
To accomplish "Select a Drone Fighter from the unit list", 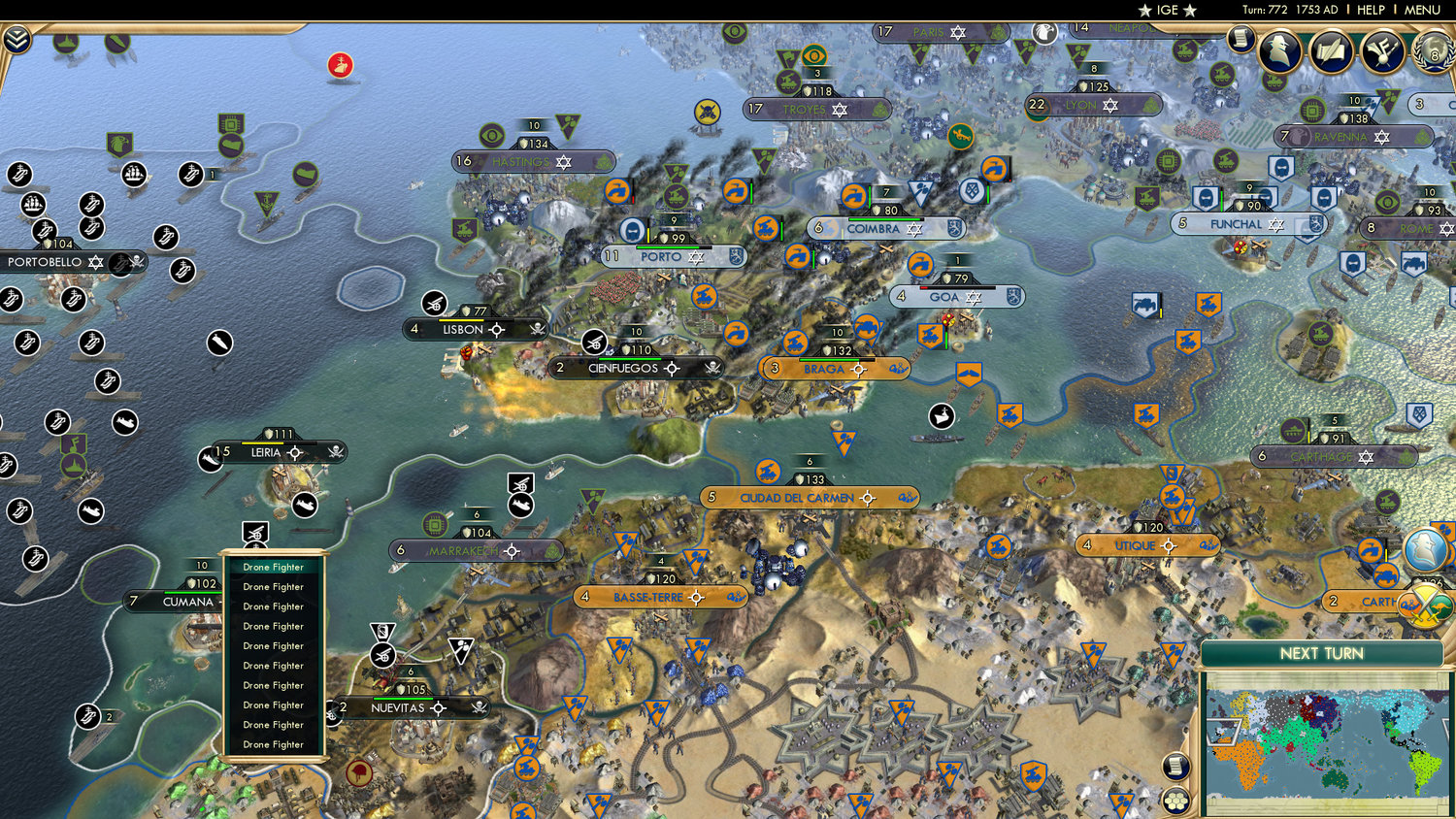I will click(273, 567).
